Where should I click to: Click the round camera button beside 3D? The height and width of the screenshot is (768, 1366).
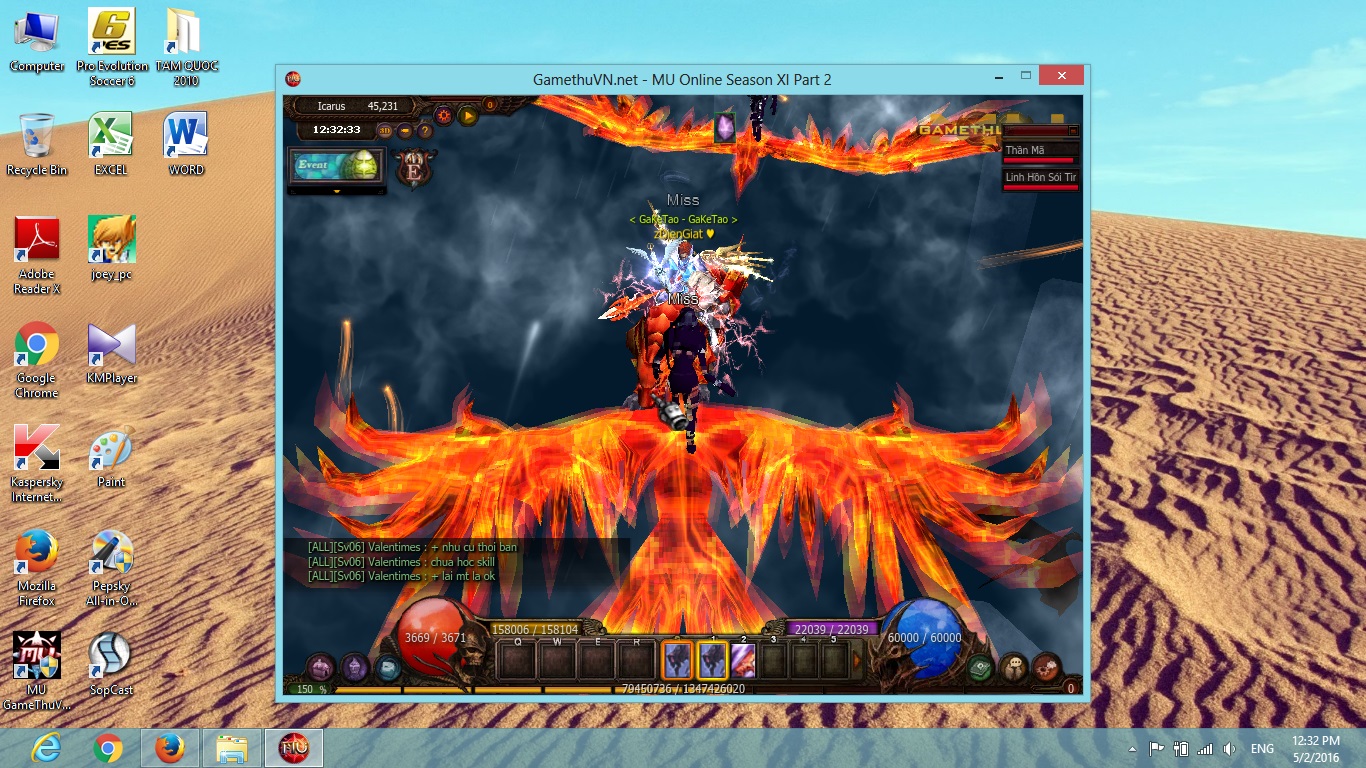[405, 130]
